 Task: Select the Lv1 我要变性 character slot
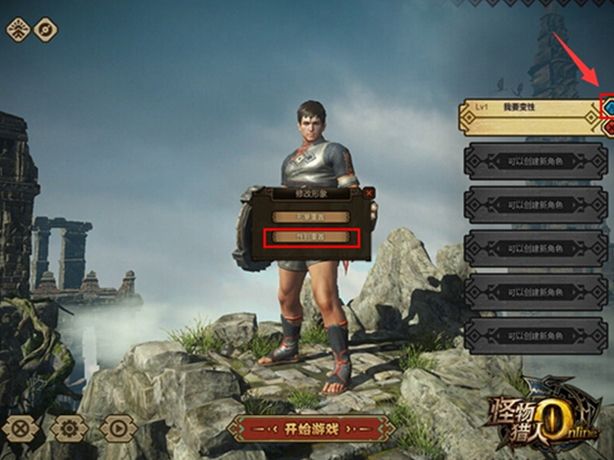tap(529, 109)
